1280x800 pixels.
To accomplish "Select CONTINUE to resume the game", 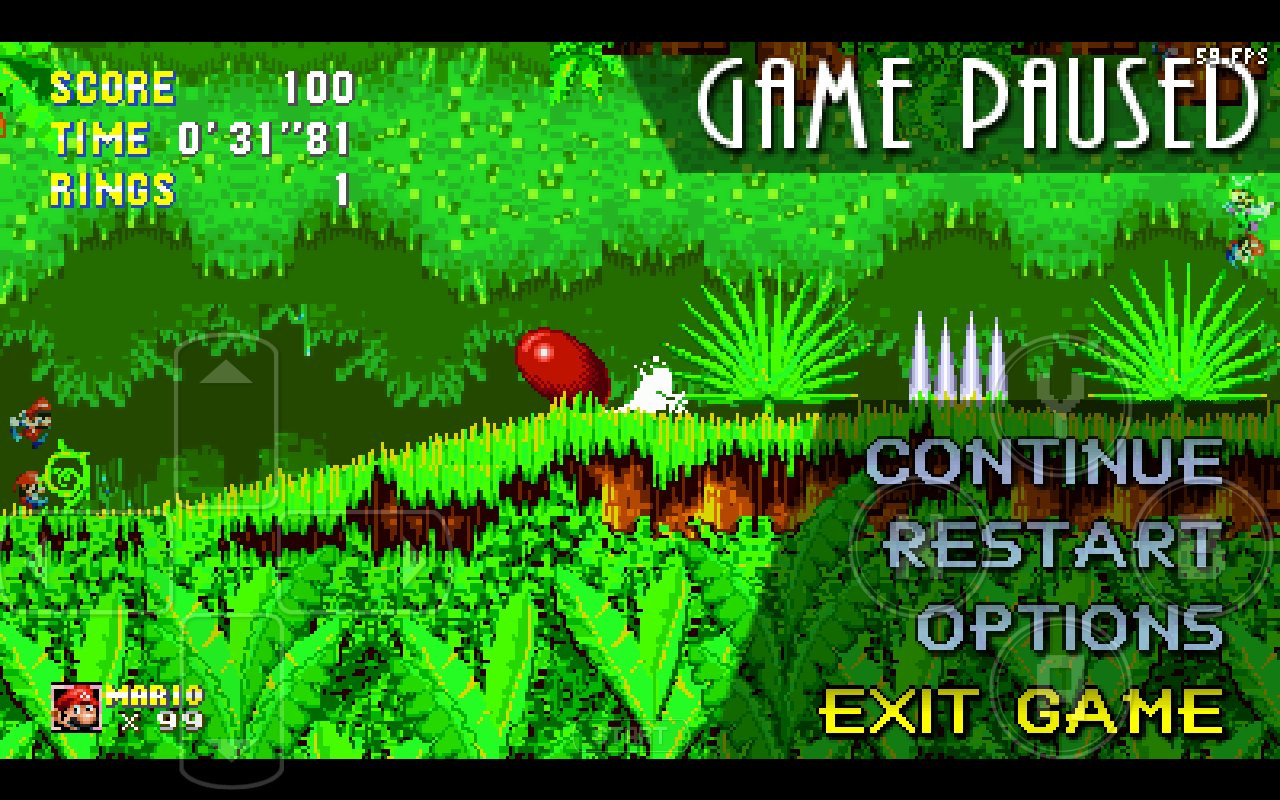I will (1047, 461).
